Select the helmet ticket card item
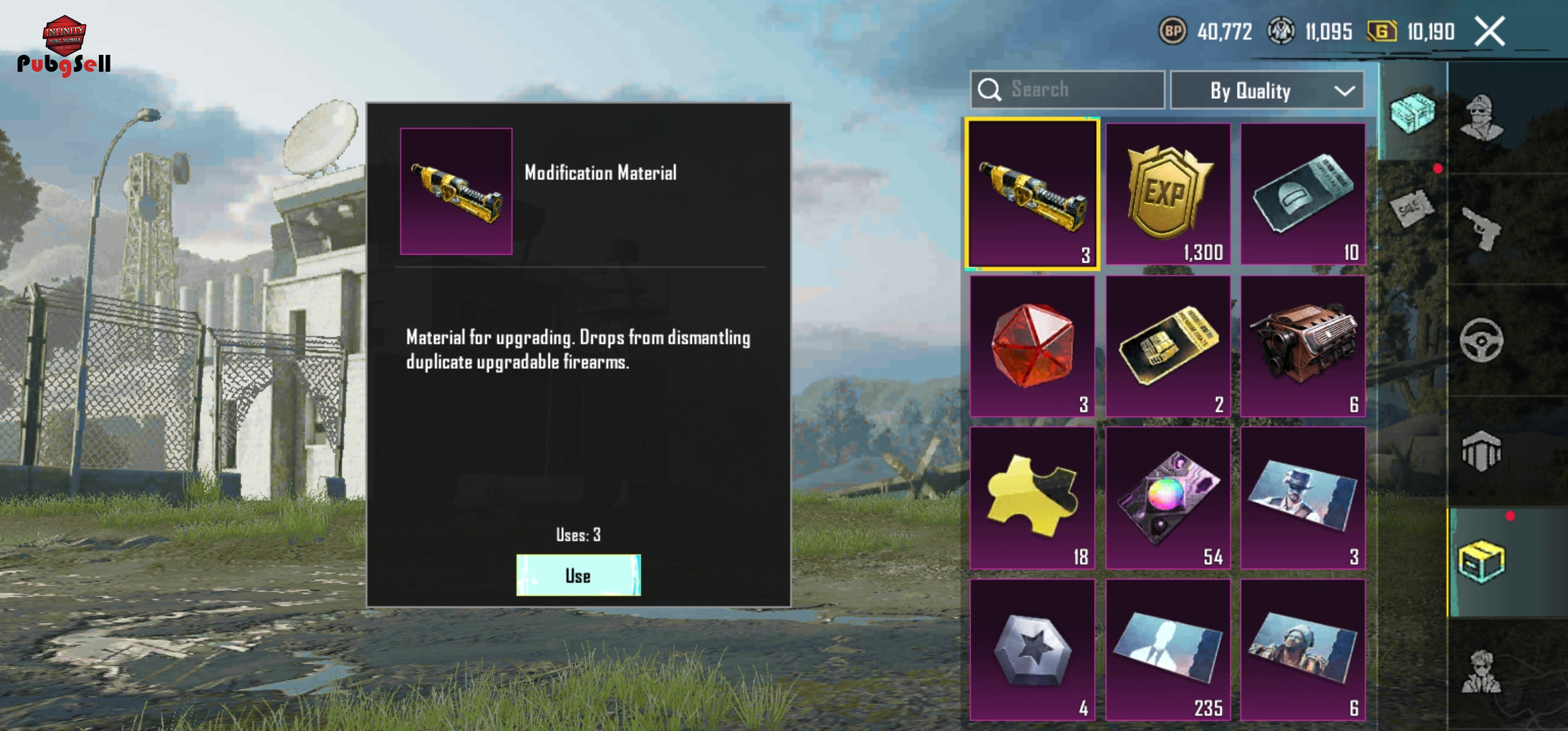1568x731 pixels. click(1303, 194)
